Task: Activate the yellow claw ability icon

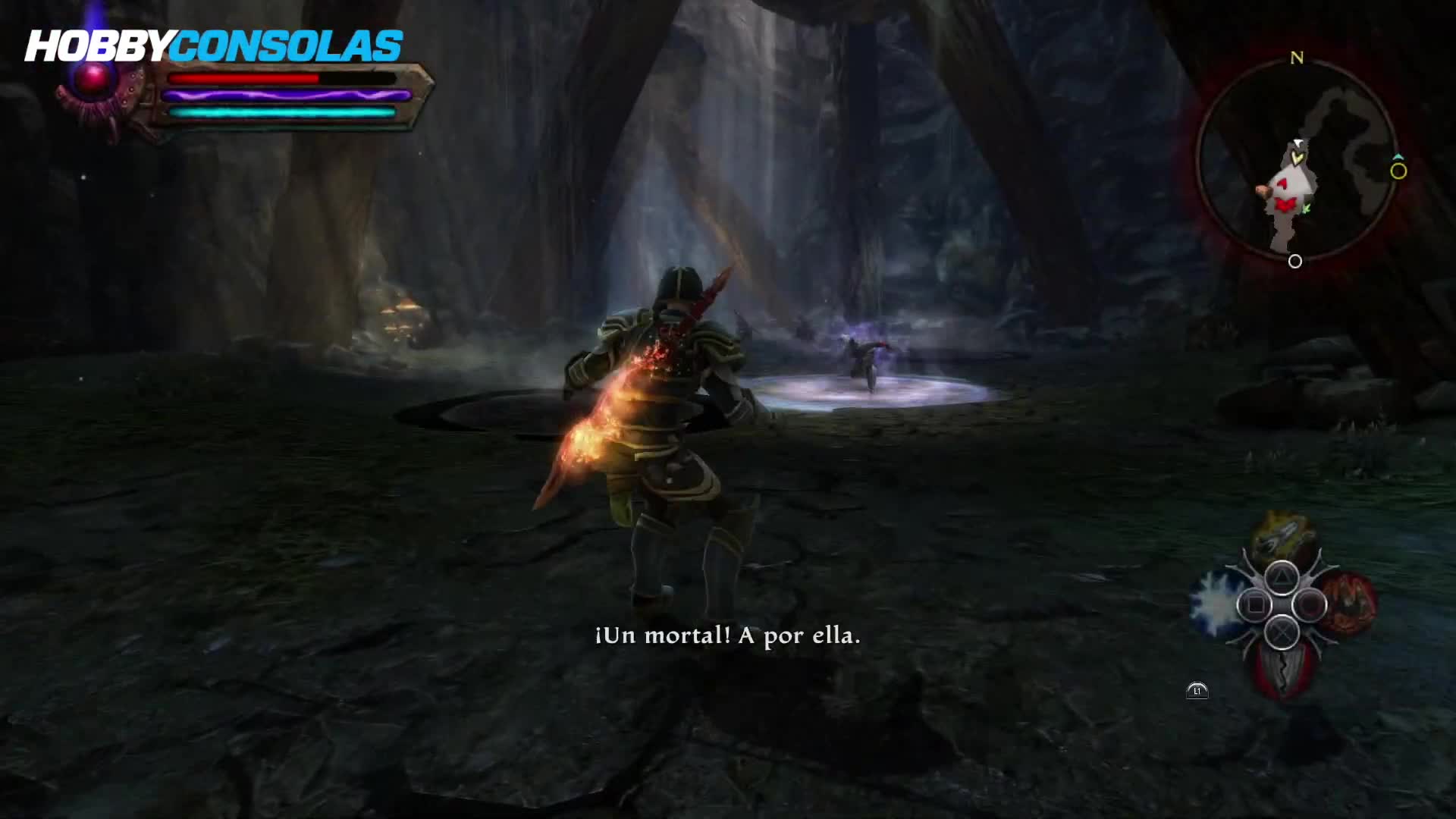Action: [x=1282, y=538]
